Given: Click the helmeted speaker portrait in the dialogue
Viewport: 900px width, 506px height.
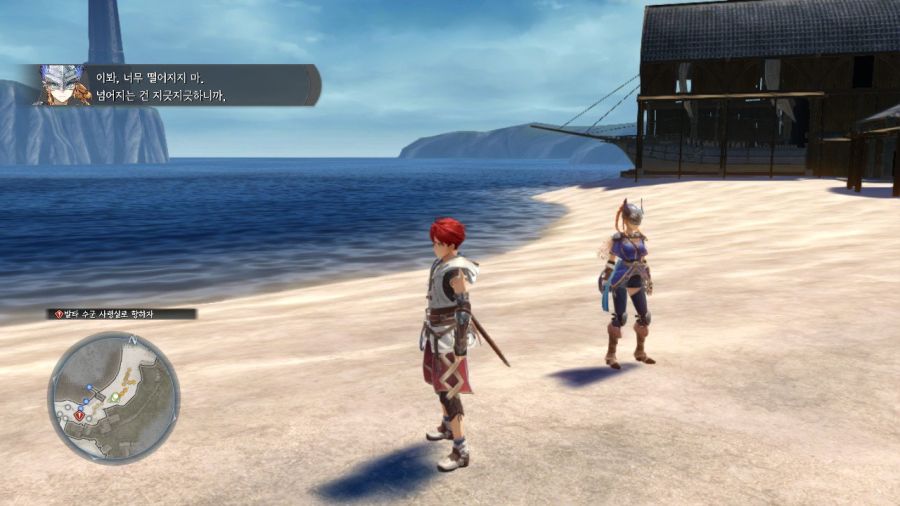Looking at the screenshot, I should [x=63, y=85].
